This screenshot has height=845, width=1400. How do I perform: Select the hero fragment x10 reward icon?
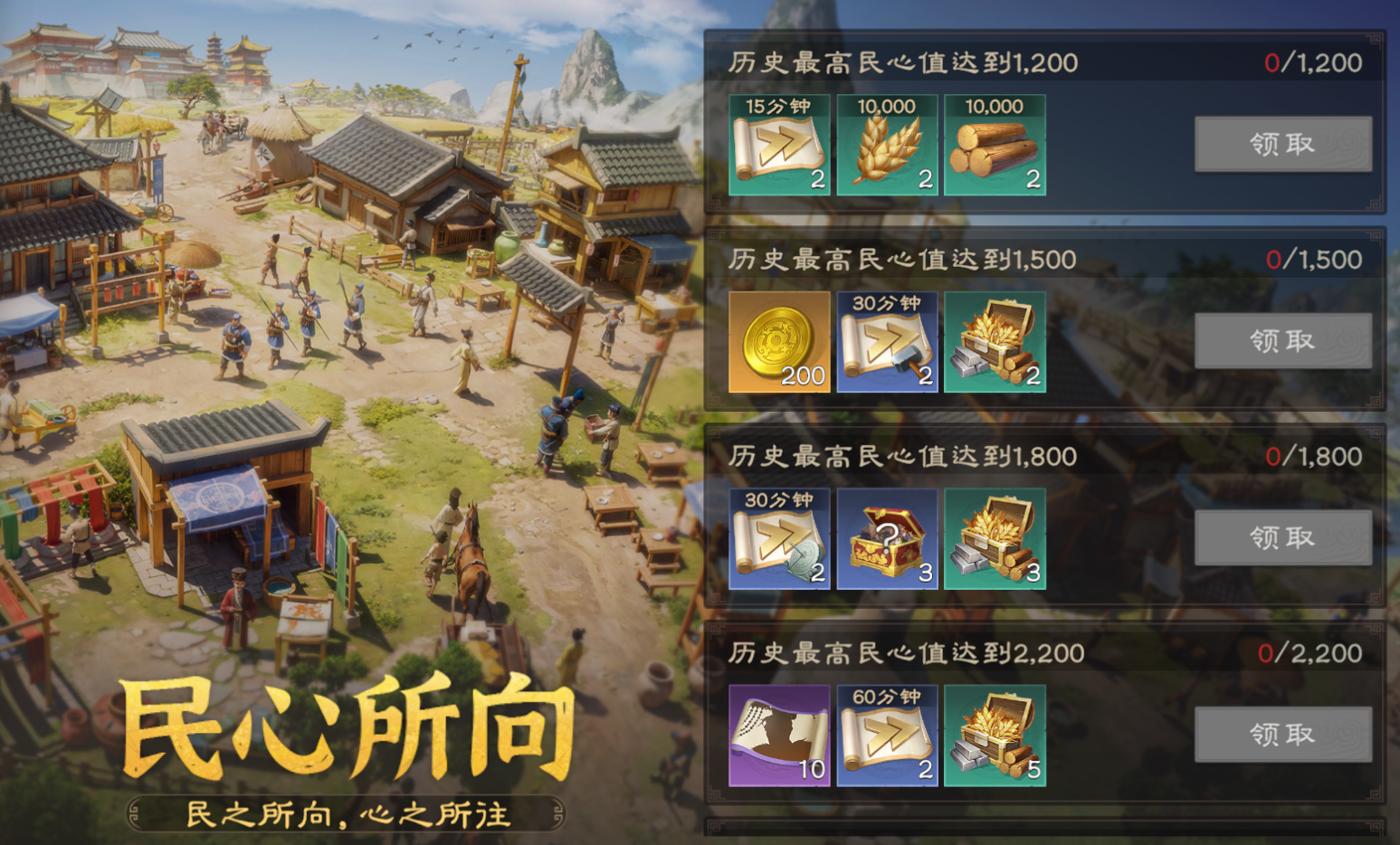(x=778, y=735)
